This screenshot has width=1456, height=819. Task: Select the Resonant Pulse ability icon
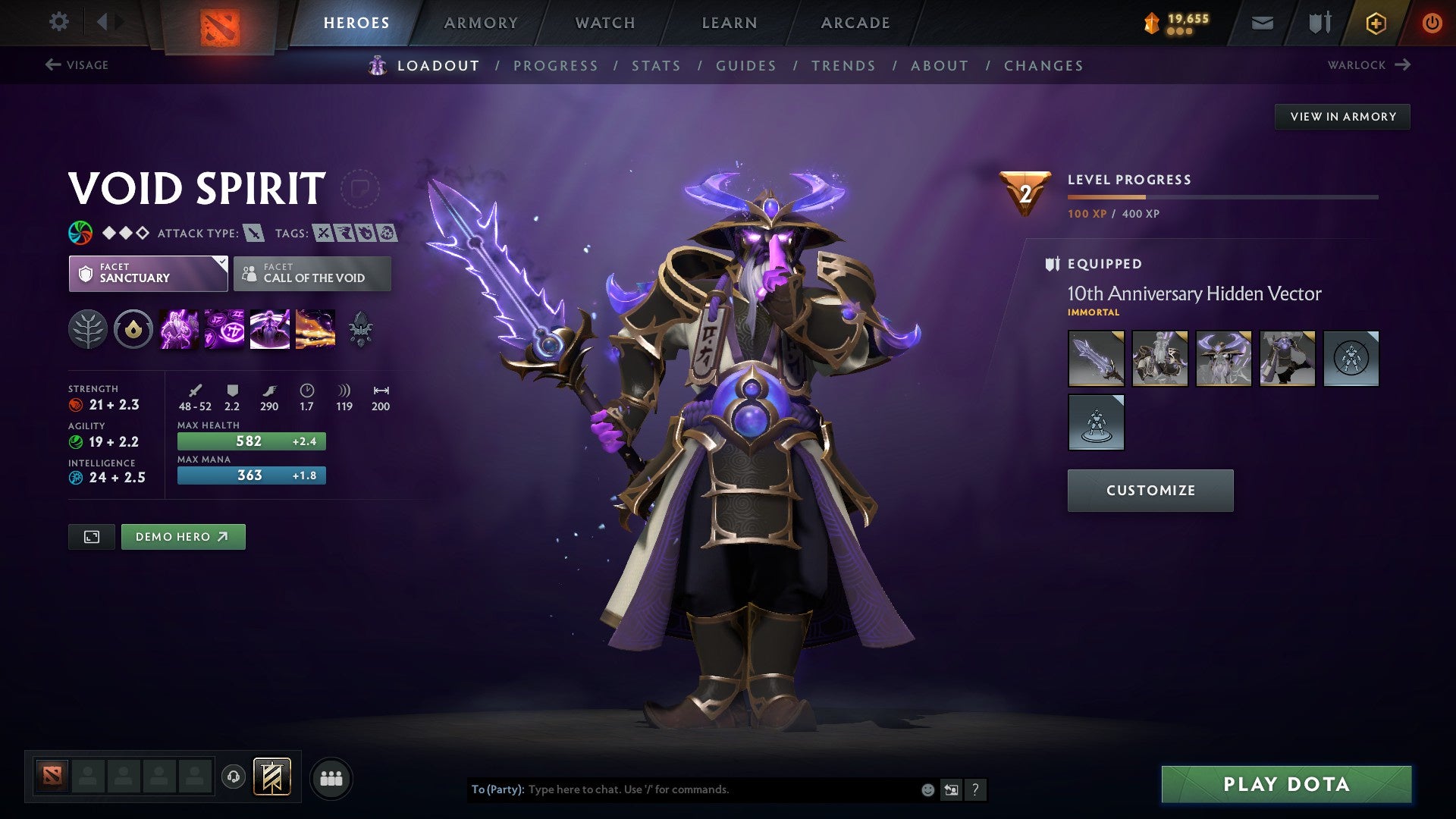point(270,330)
